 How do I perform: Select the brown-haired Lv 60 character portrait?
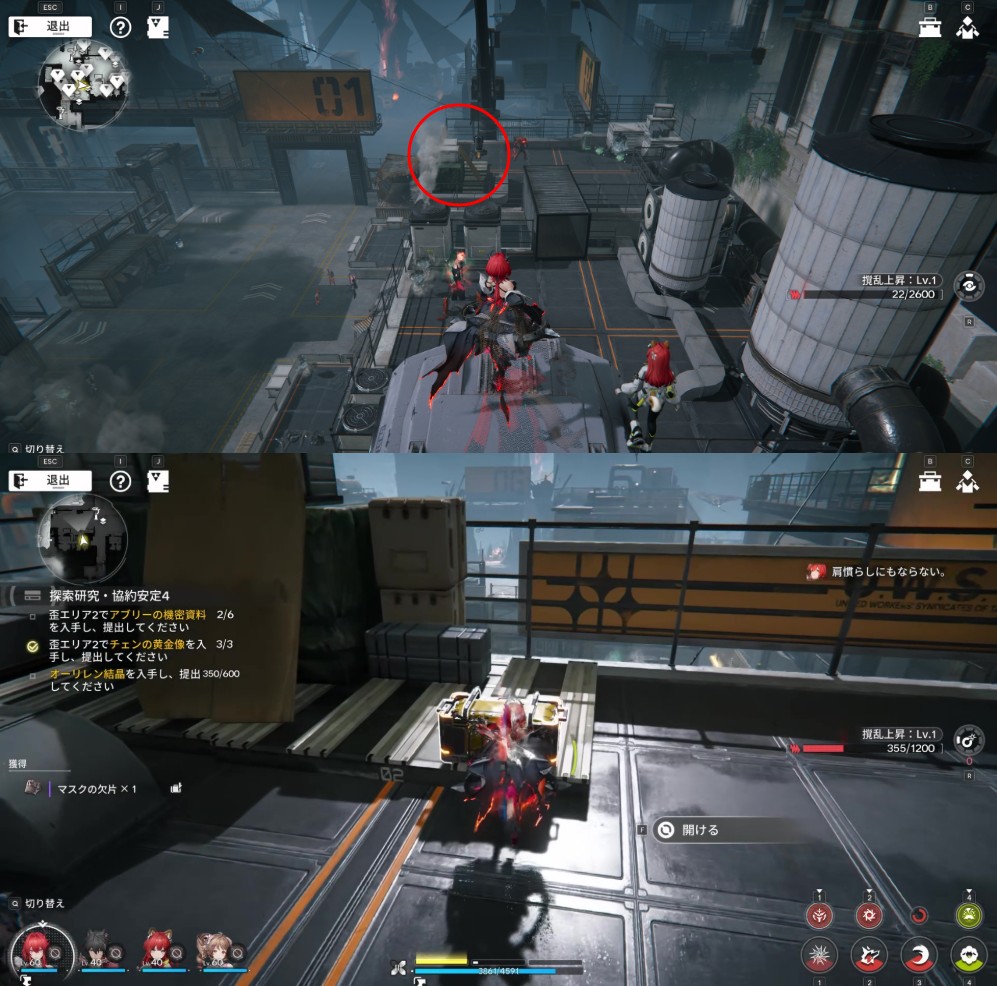(x=215, y=949)
